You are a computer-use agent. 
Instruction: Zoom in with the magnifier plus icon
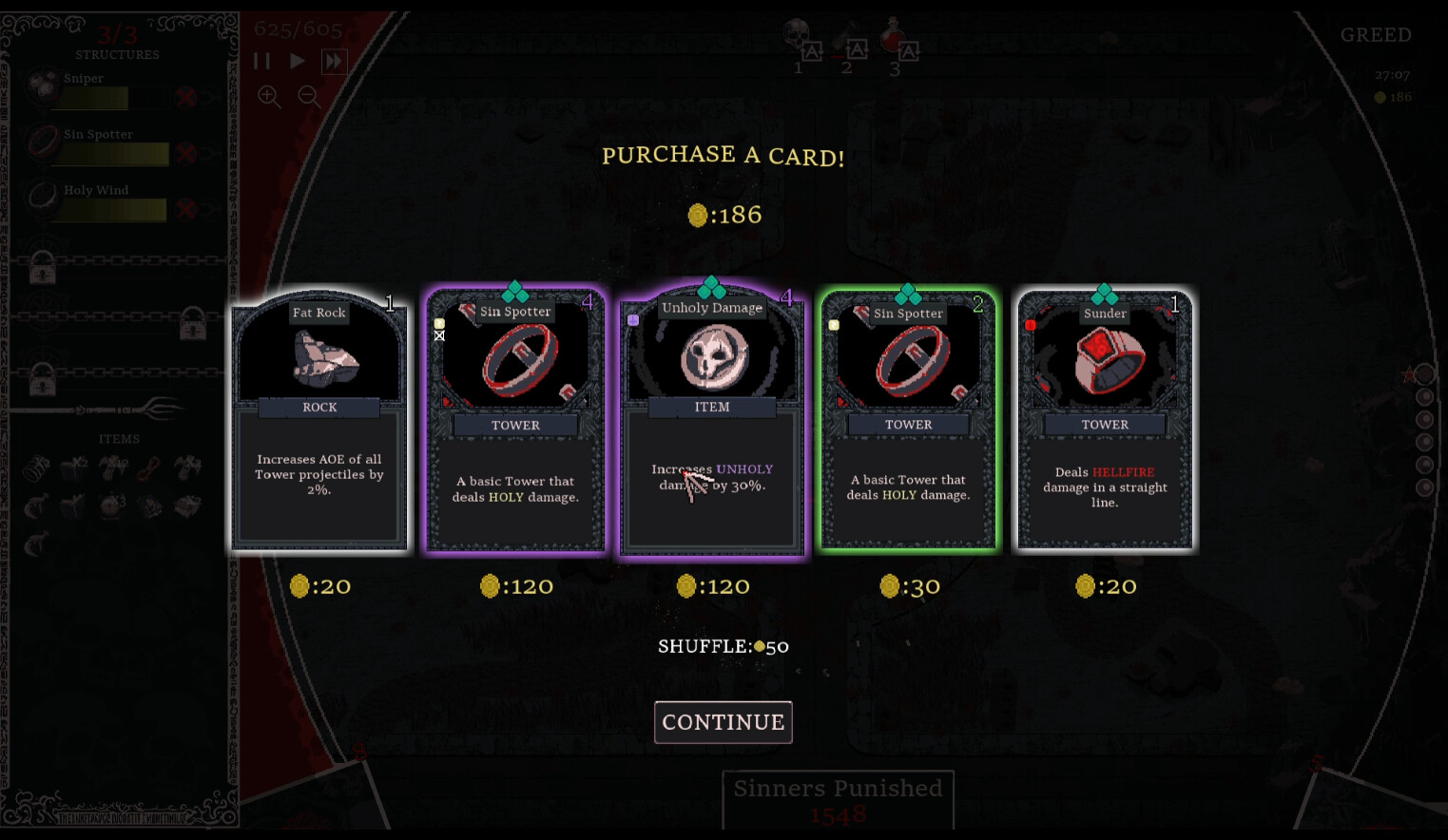269,96
